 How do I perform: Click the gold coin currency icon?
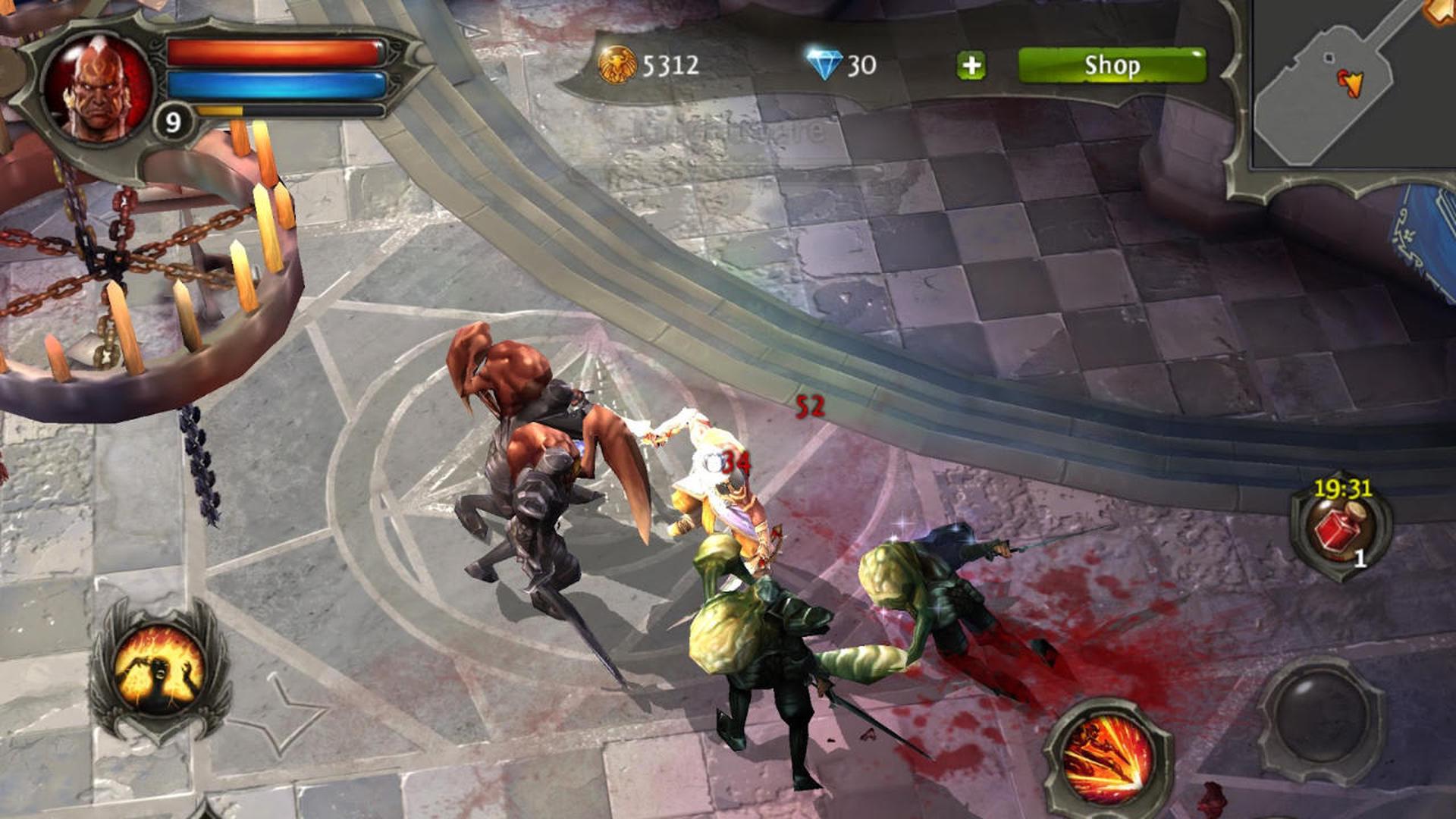[618, 64]
